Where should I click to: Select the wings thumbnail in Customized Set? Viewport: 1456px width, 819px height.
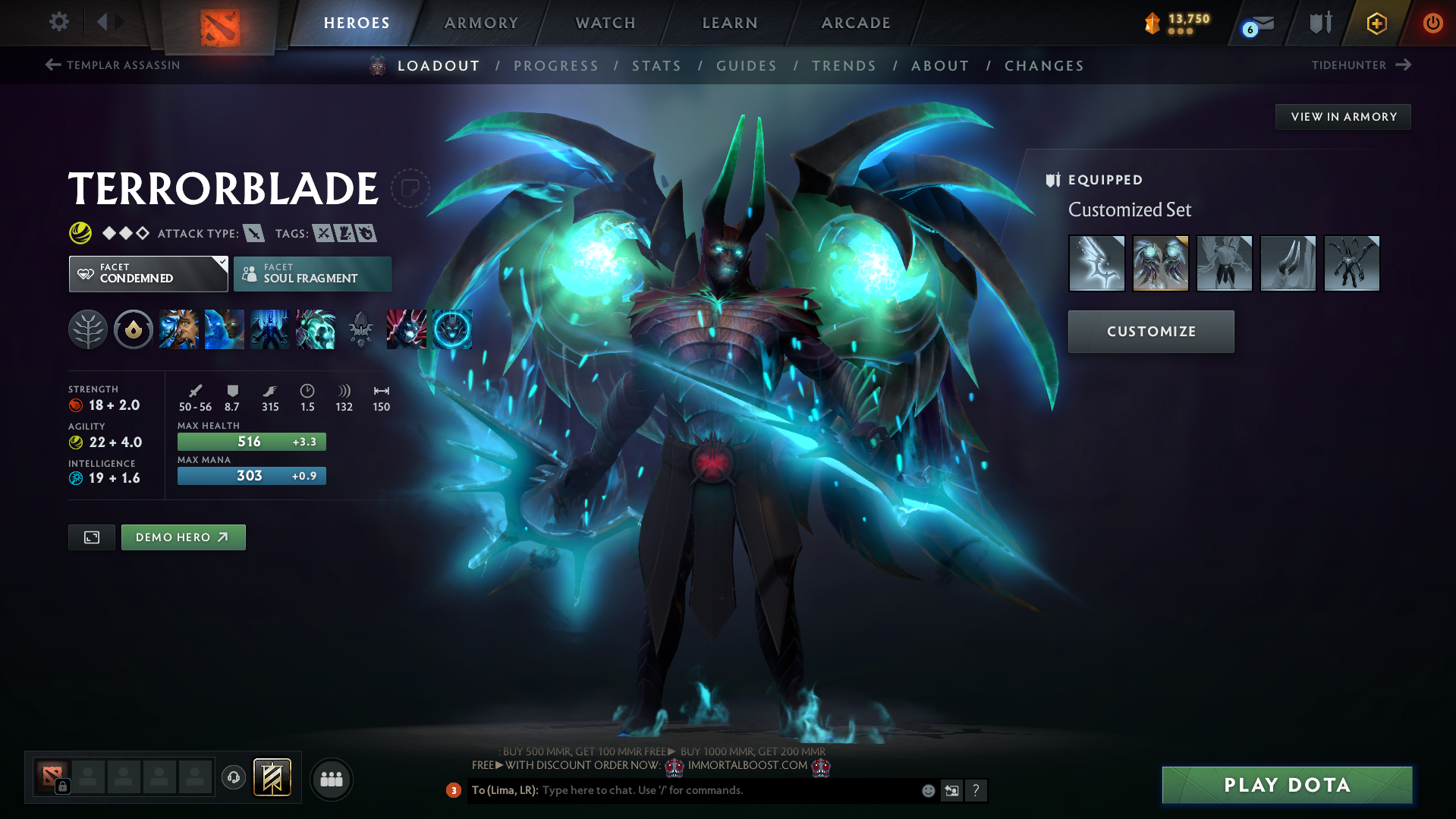1160,263
